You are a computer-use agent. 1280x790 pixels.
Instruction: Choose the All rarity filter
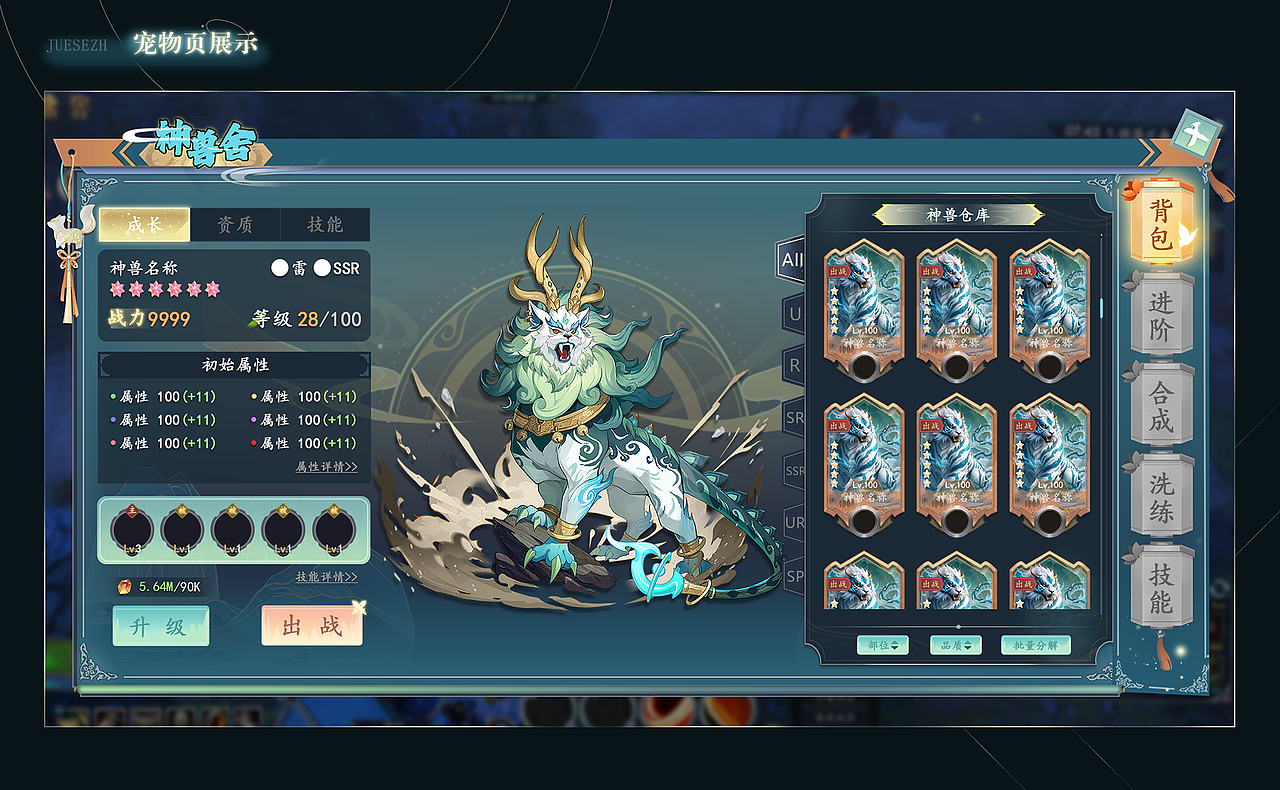click(793, 260)
